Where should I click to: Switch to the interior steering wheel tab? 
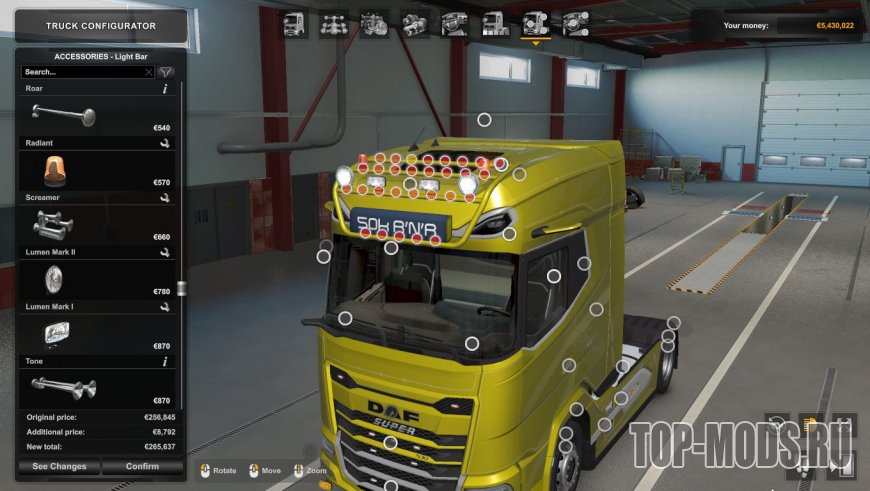click(x=454, y=23)
